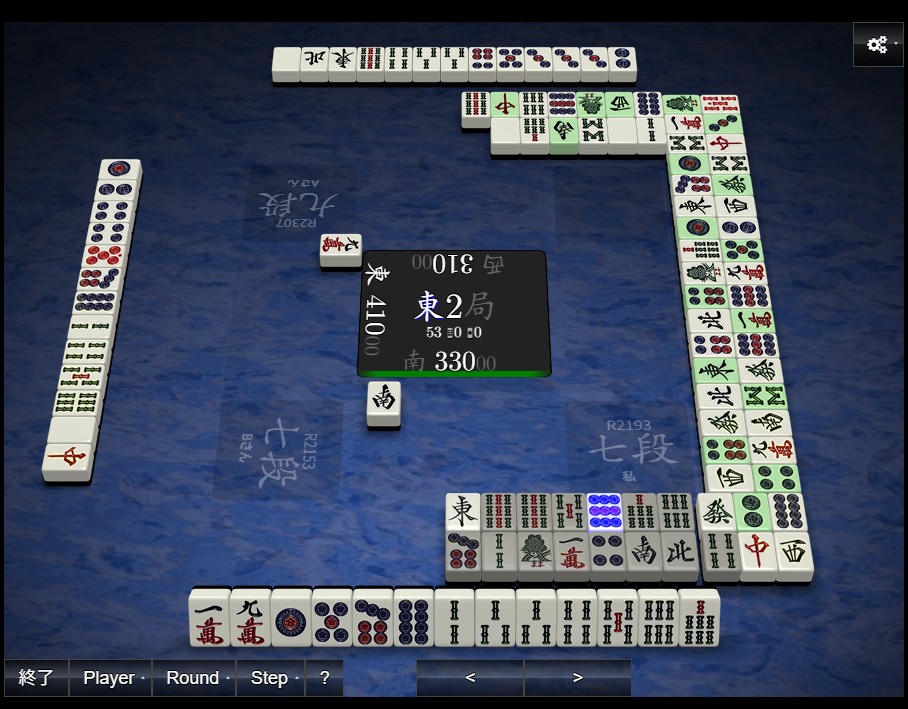Choose the six-bamboo tile in hand
This screenshot has width=908, height=709.
pyautogui.click(x=658, y=618)
